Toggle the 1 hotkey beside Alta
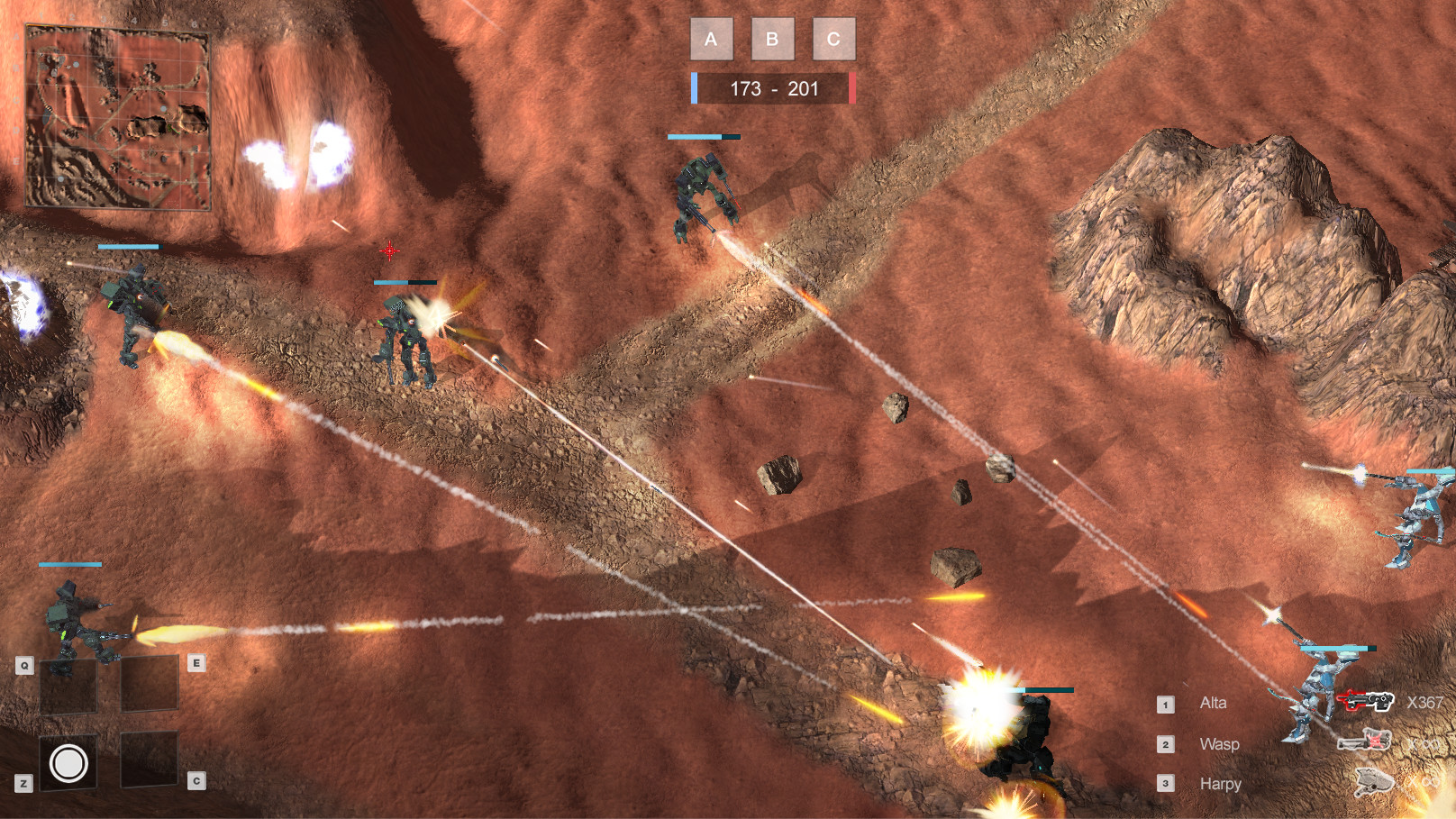The height and width of the screenshot is (819, 1456). (x=1166, y=703)
